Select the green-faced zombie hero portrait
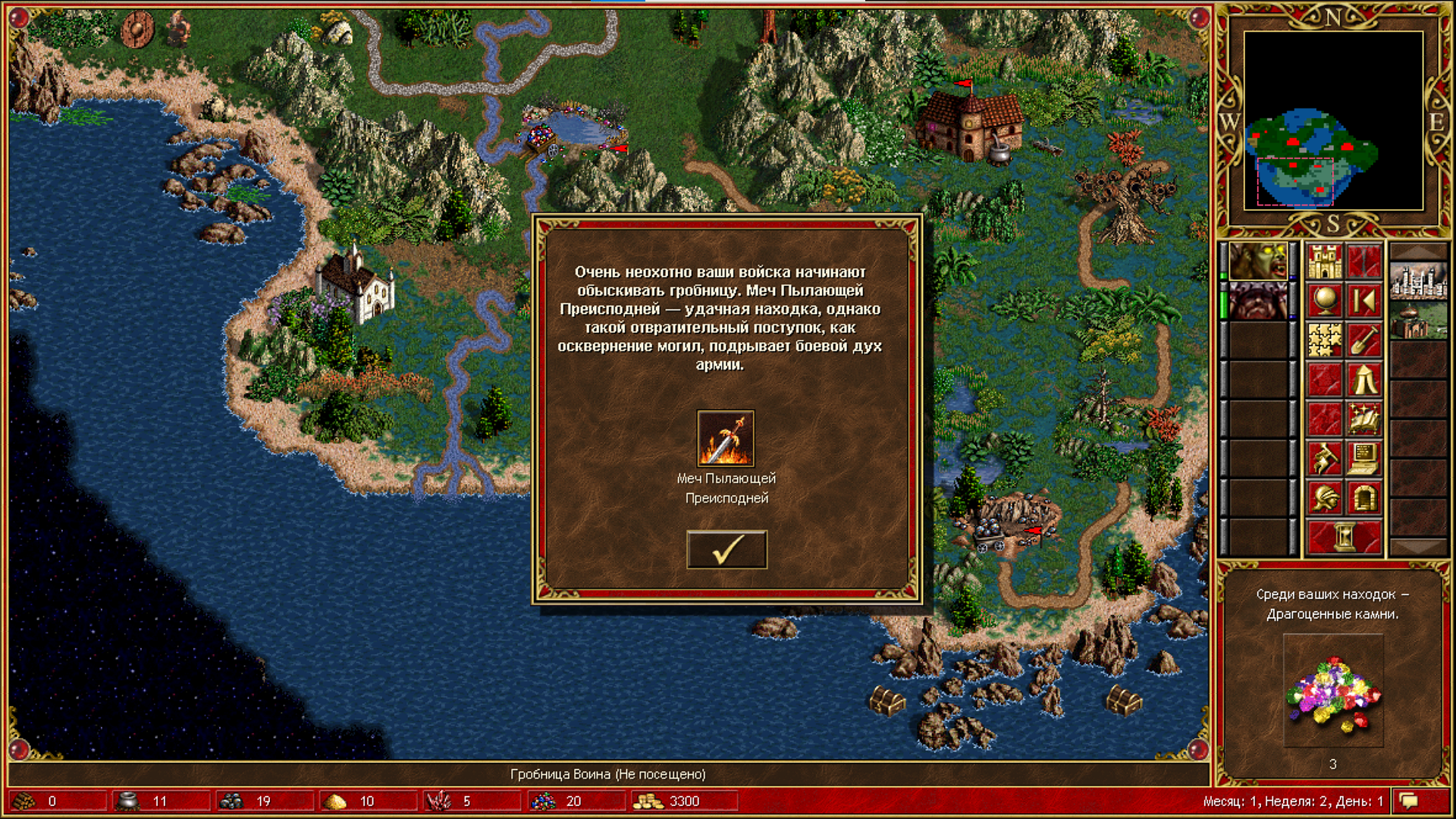Viewport: 1456px width, 819px height. pos(1258,262)
